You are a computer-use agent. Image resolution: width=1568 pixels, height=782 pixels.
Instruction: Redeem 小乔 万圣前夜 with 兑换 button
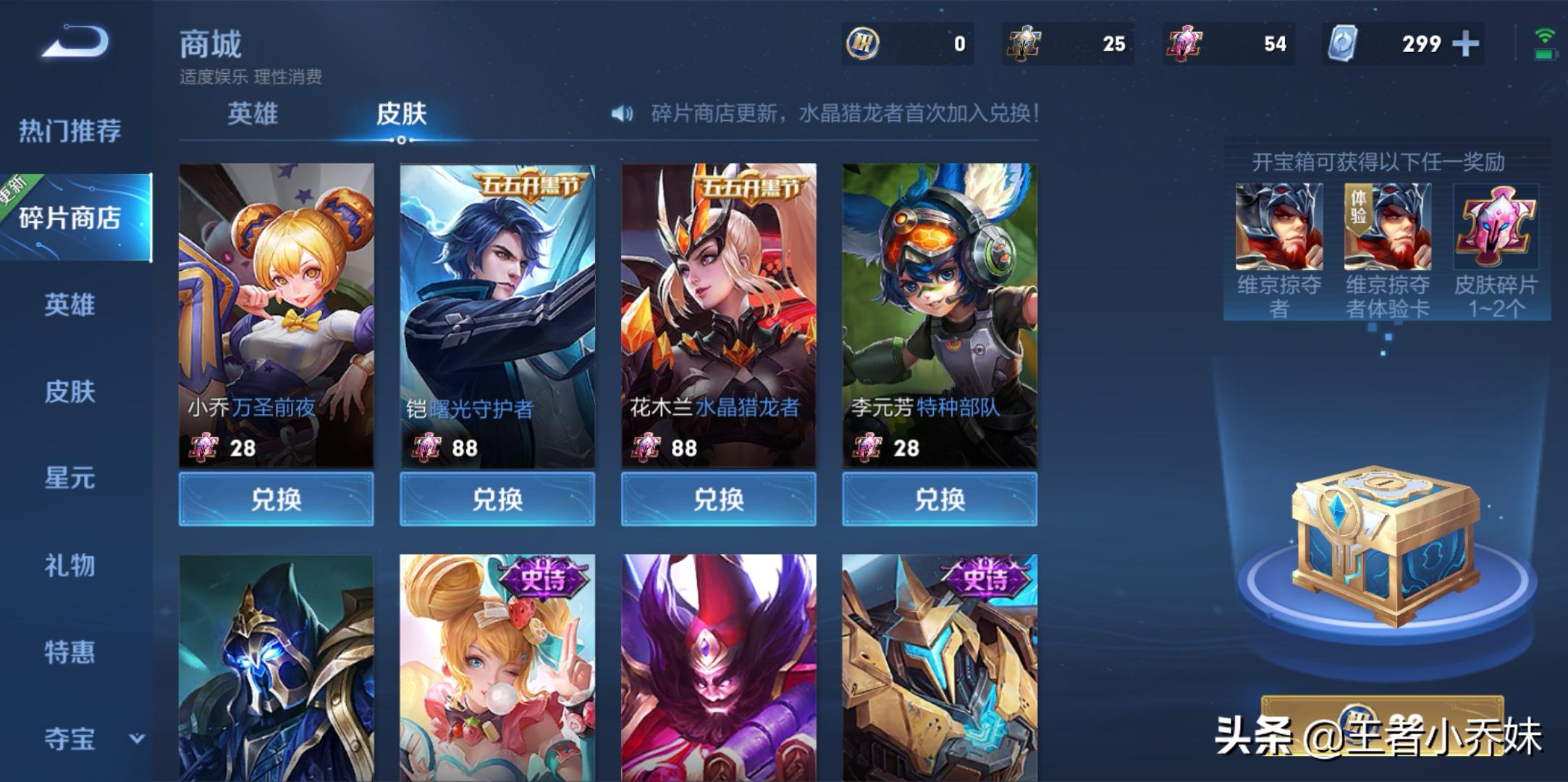pyautogui.click(x=276, y=499)
